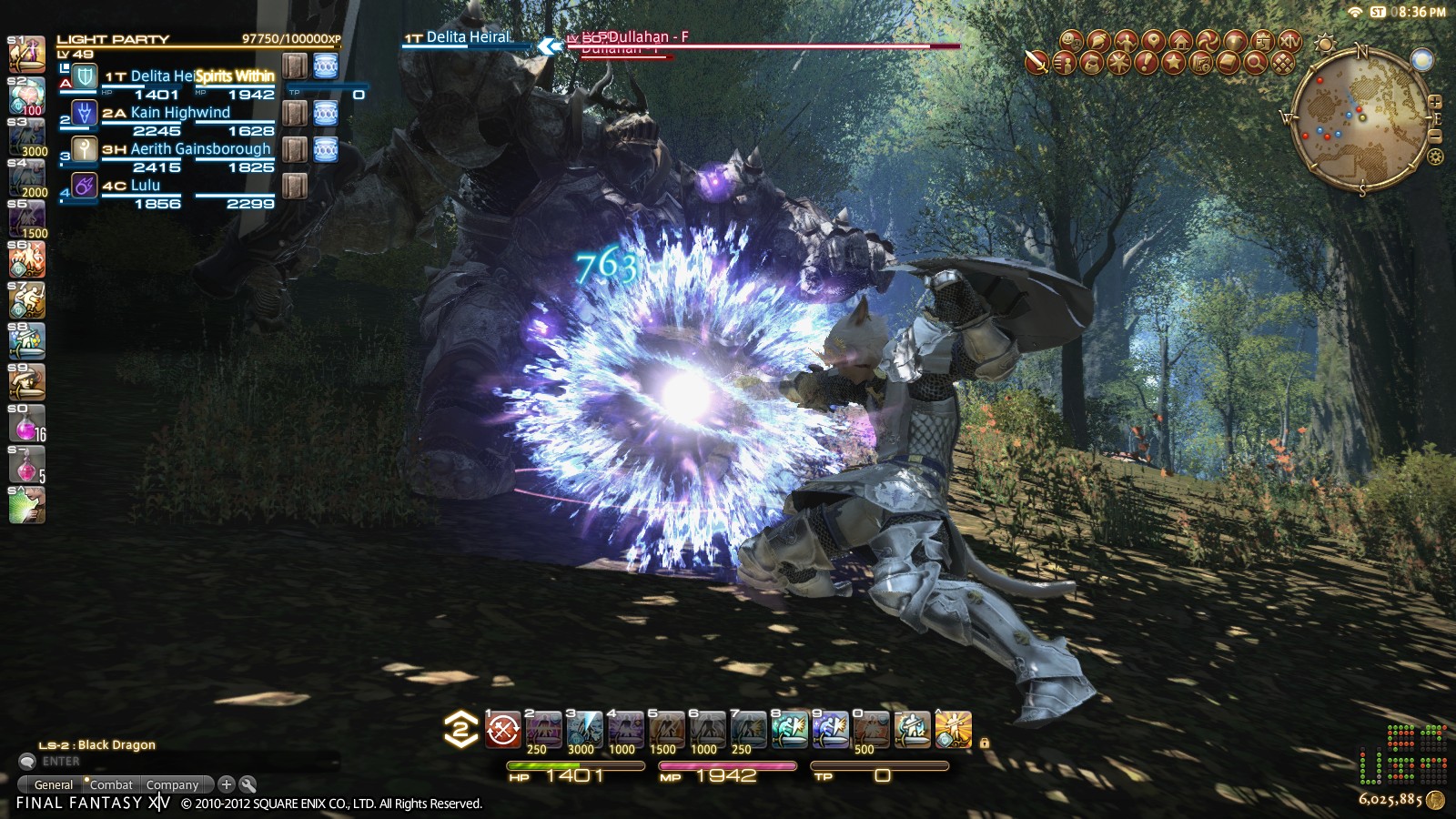Use the potion with 5 remaining

click(x=26, y=465)
